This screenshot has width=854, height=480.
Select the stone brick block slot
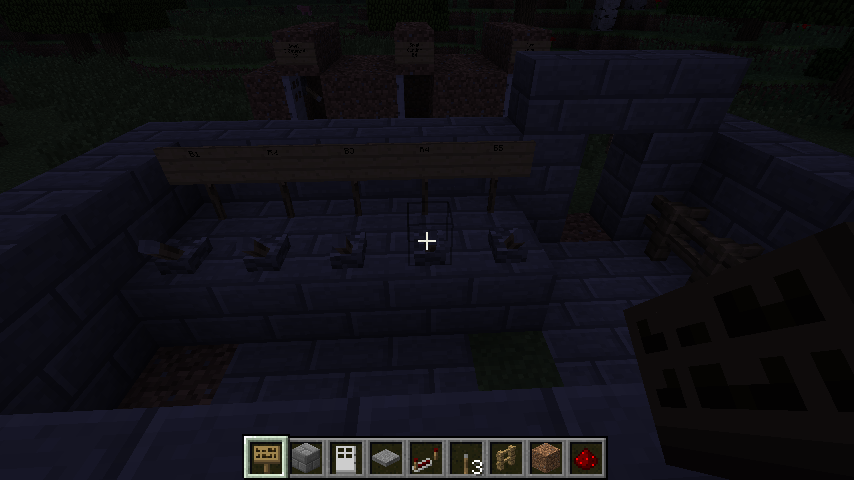point(307,458)
